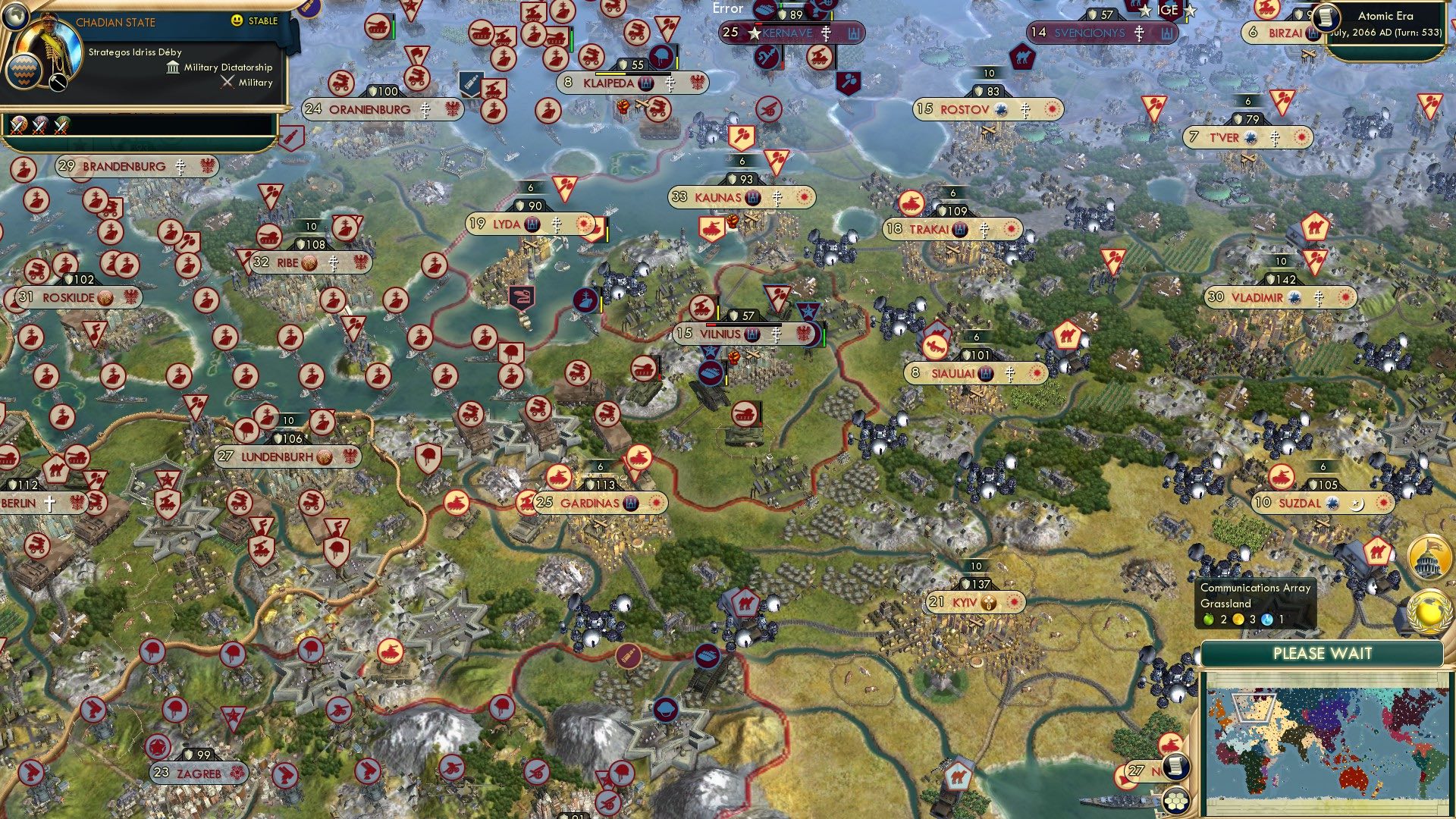Click the globe icon above the leader portrait
Screen dimensions: 1456x819
[15, 15]
